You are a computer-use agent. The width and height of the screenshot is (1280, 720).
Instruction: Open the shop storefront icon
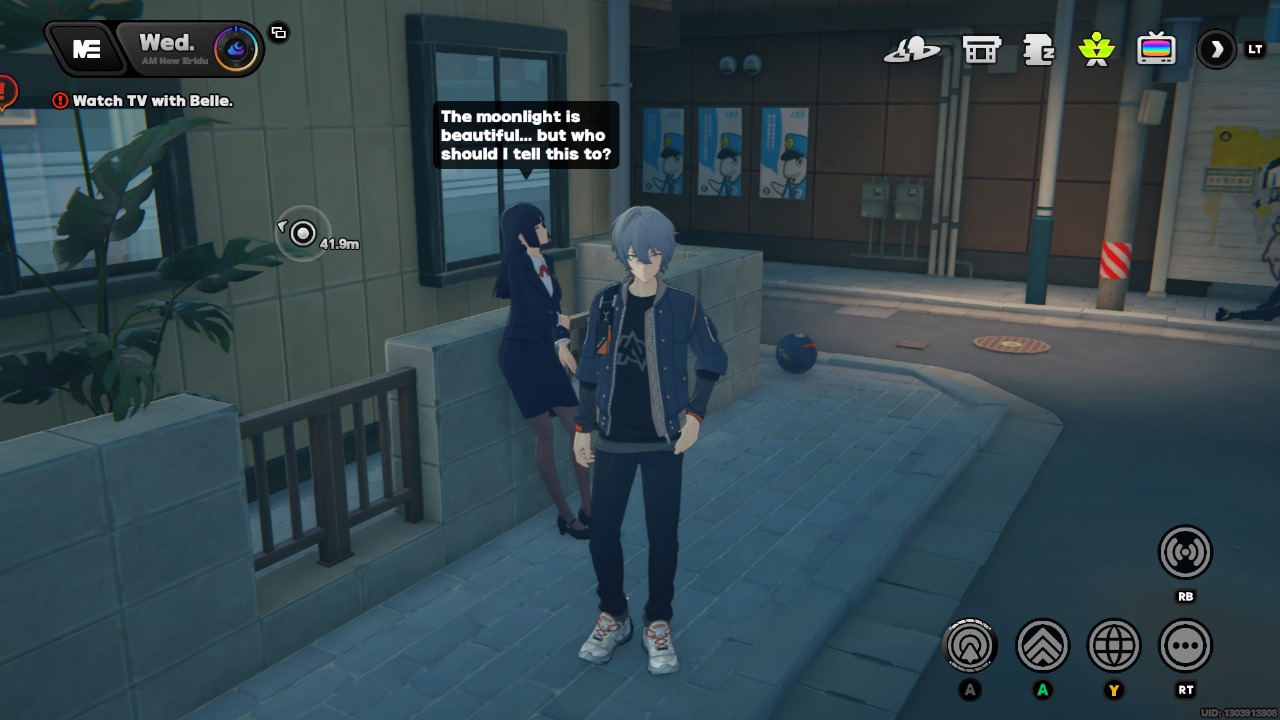point(981,49)
